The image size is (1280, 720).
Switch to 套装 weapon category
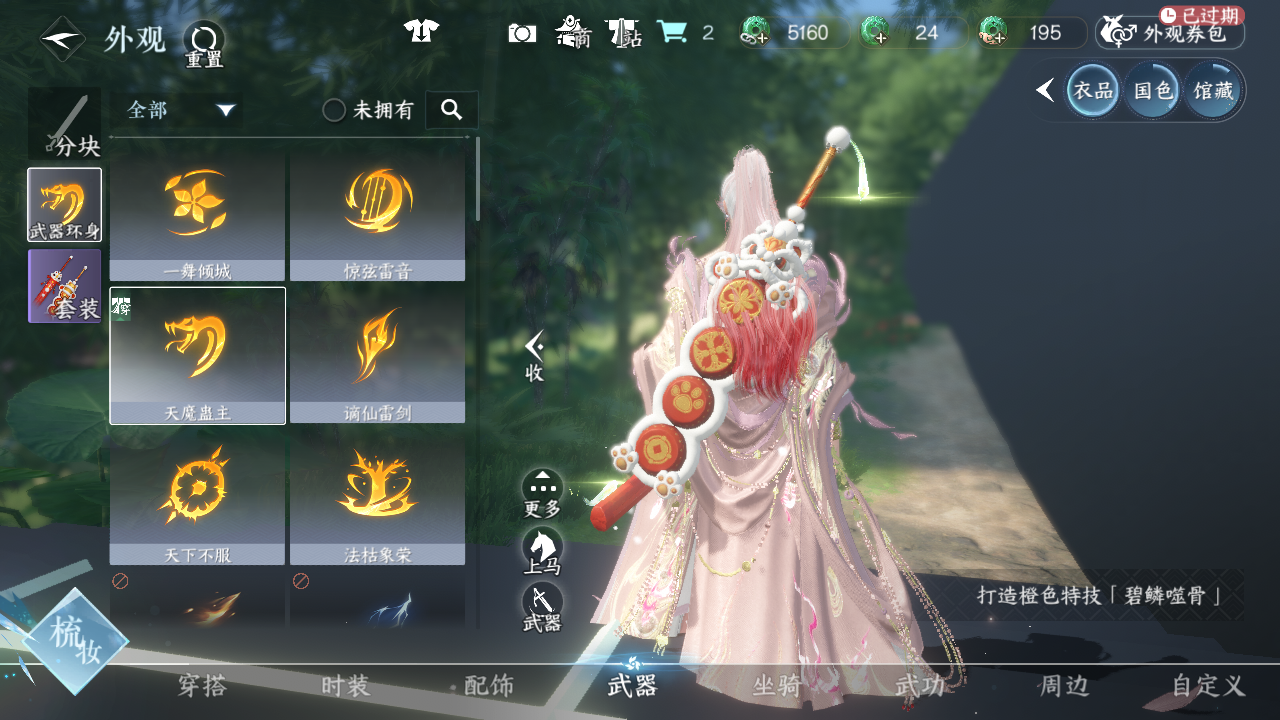click(65, 286)
